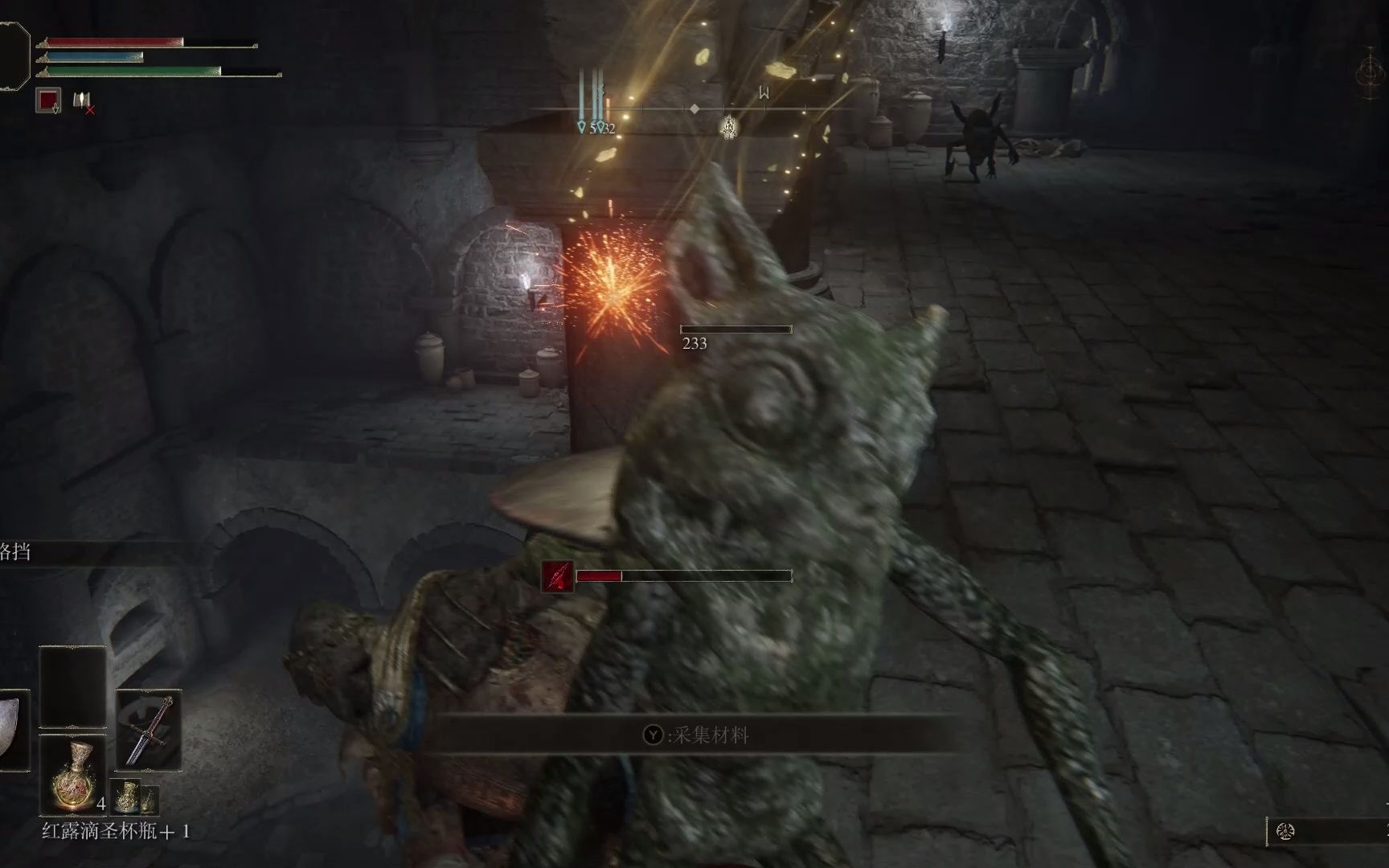
Task: Click the rune counter emblem
Action: 1285,832
